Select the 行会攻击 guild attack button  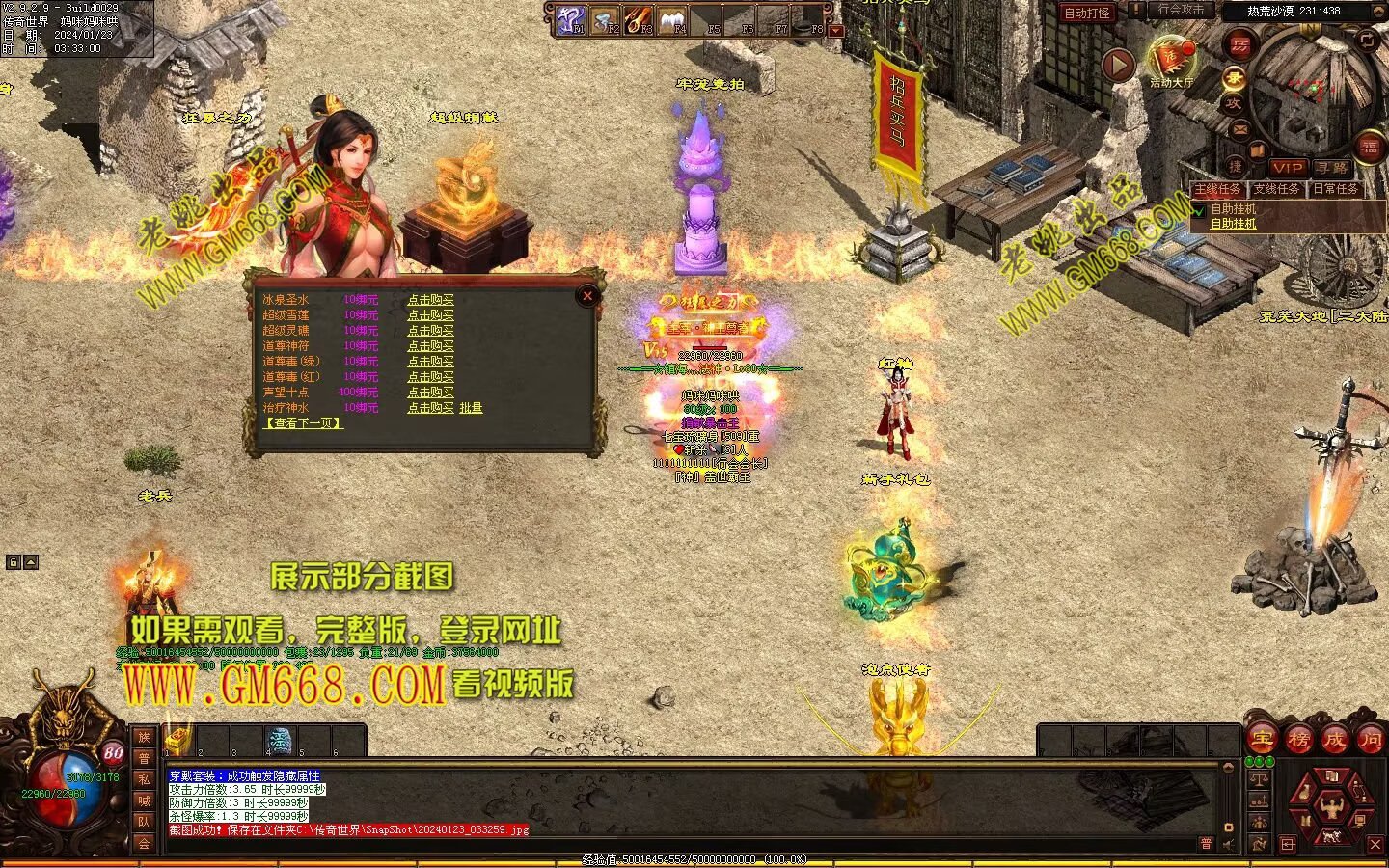[1181, 11]
